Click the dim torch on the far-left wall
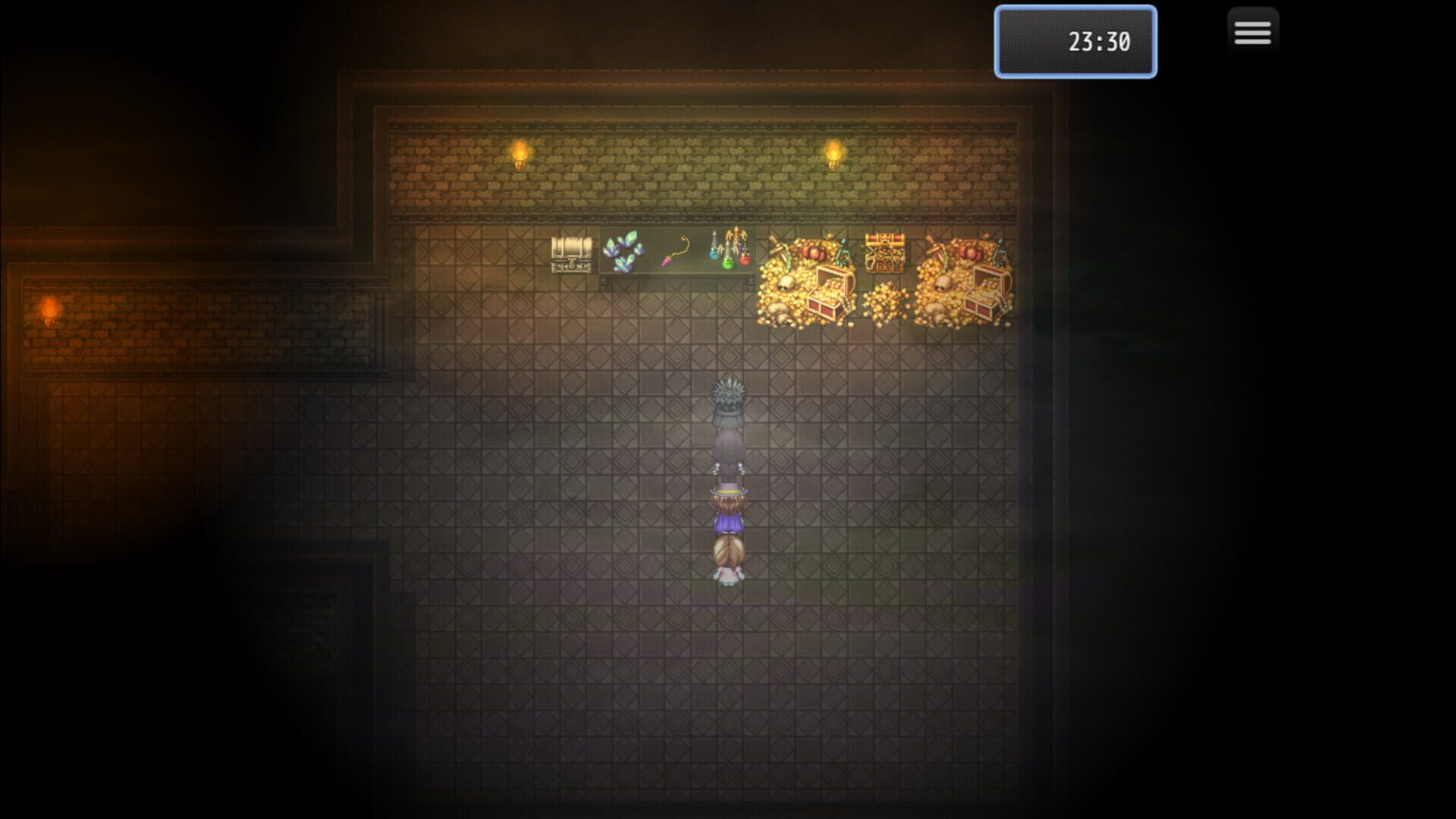 pyautogui.click(x=49, y=307)
